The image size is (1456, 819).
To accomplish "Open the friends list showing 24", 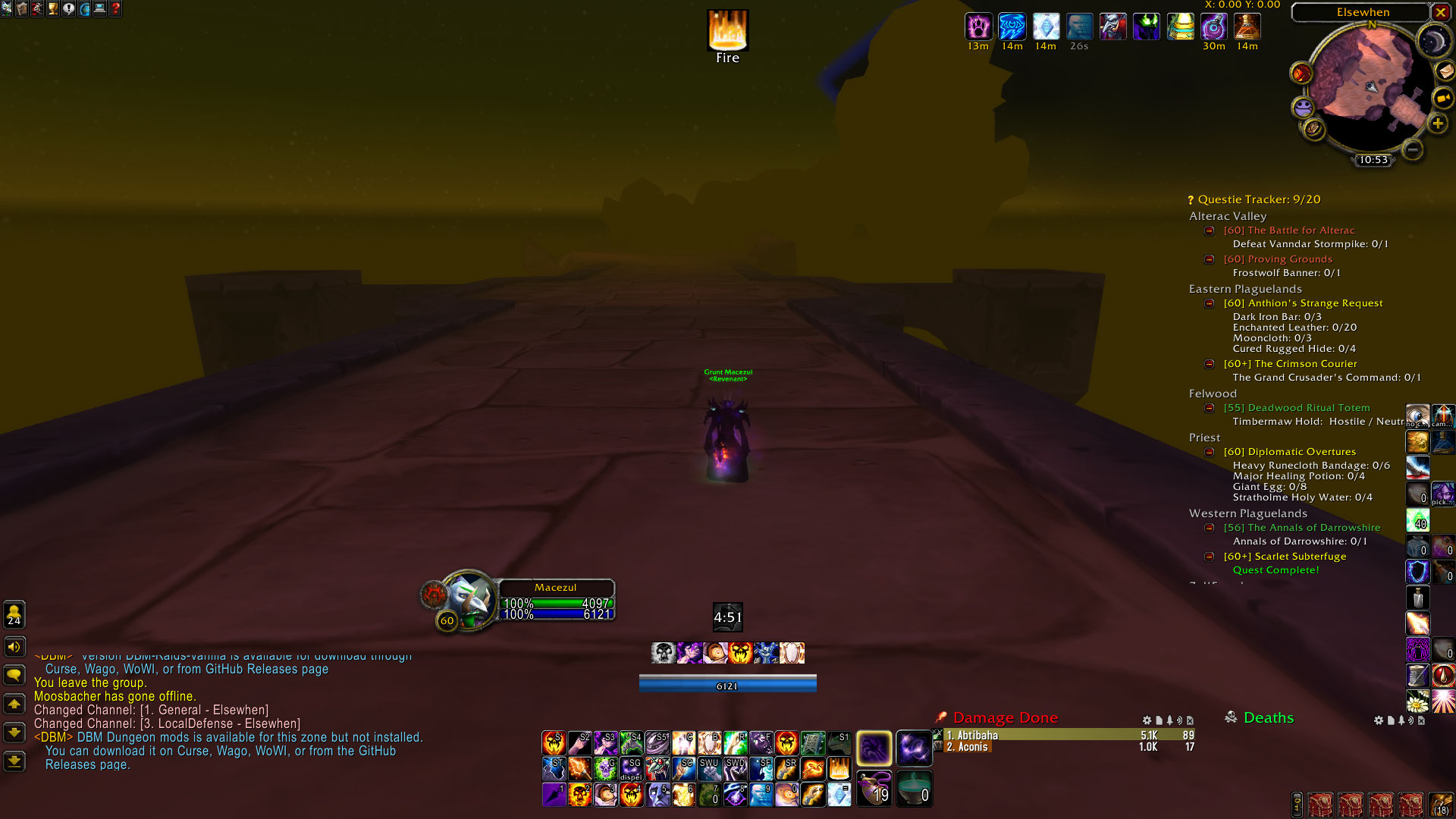I will pyautogui.click(x=14, y=613).
